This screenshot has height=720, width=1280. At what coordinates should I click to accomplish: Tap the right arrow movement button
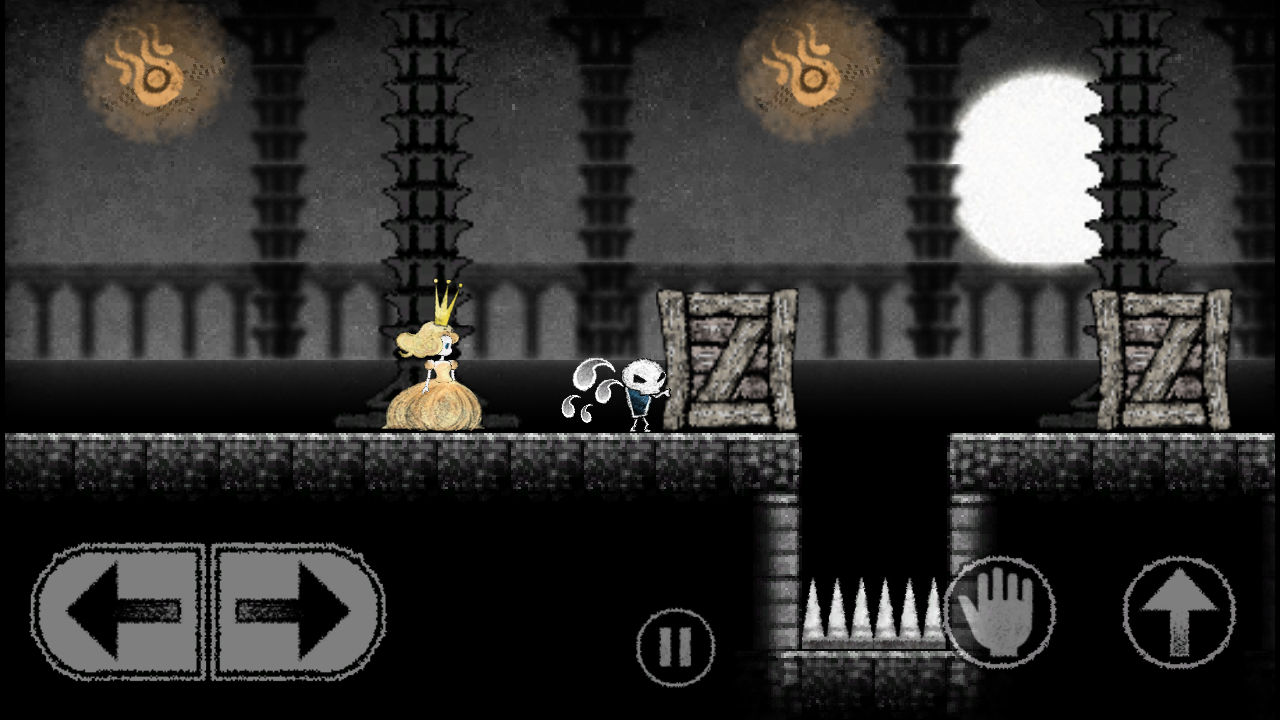pyautogui.click(x=297, y=611)
